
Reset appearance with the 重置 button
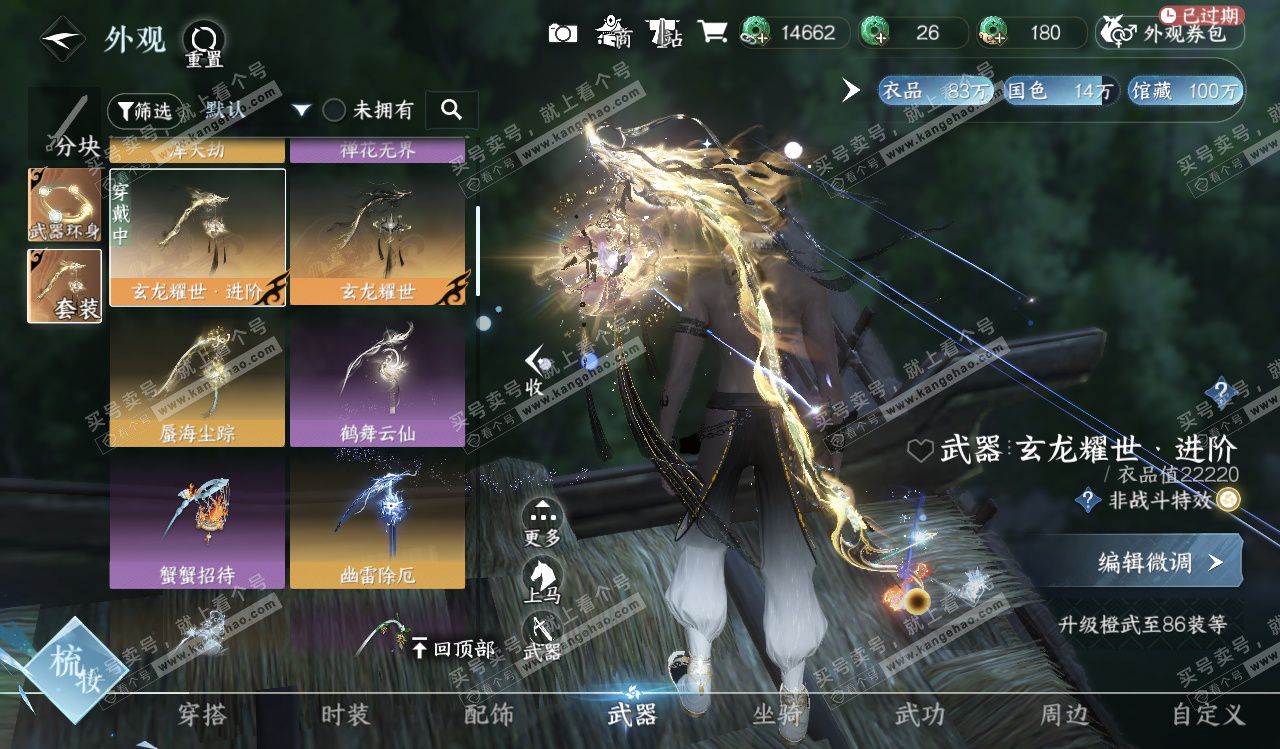click(x=204, y=44)
